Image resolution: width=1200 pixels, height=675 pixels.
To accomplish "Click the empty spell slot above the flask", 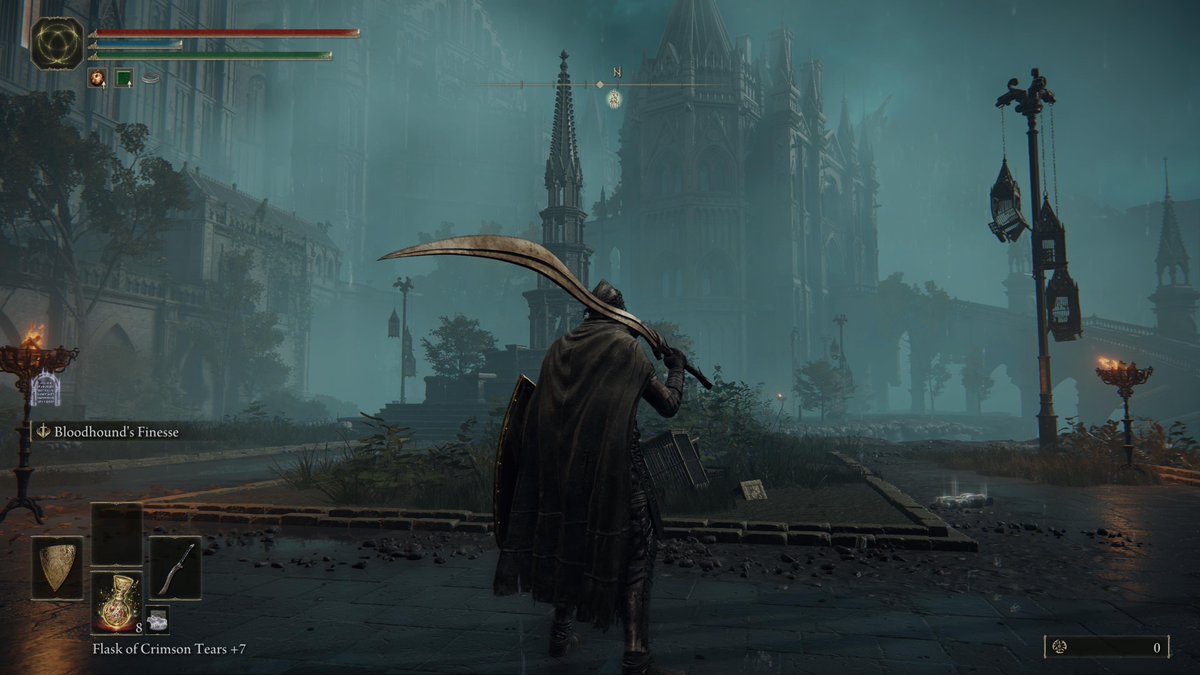I will pyautogui.click(x=116, y=534).
